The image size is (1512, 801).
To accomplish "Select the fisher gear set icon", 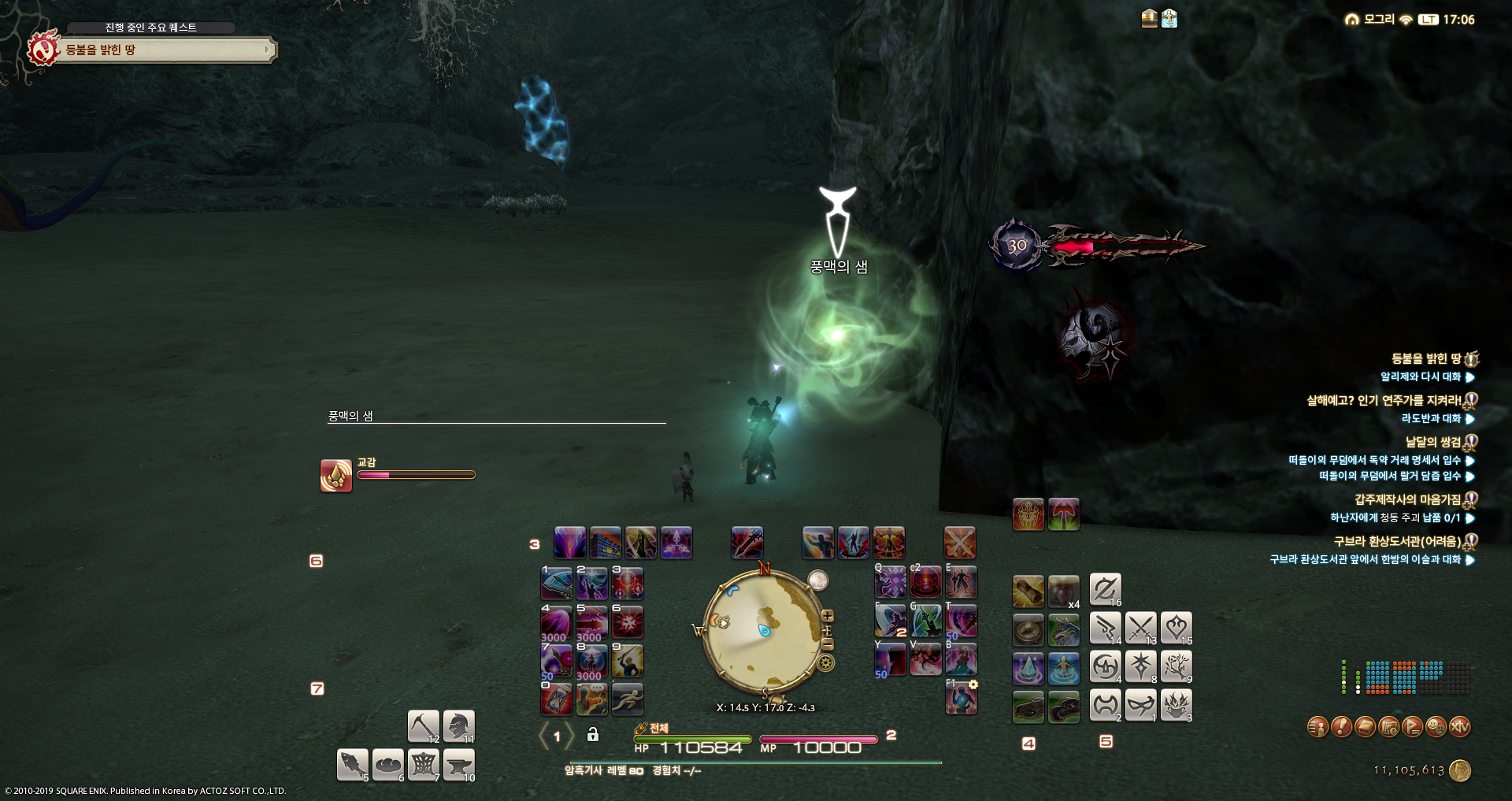I will 352,764.
